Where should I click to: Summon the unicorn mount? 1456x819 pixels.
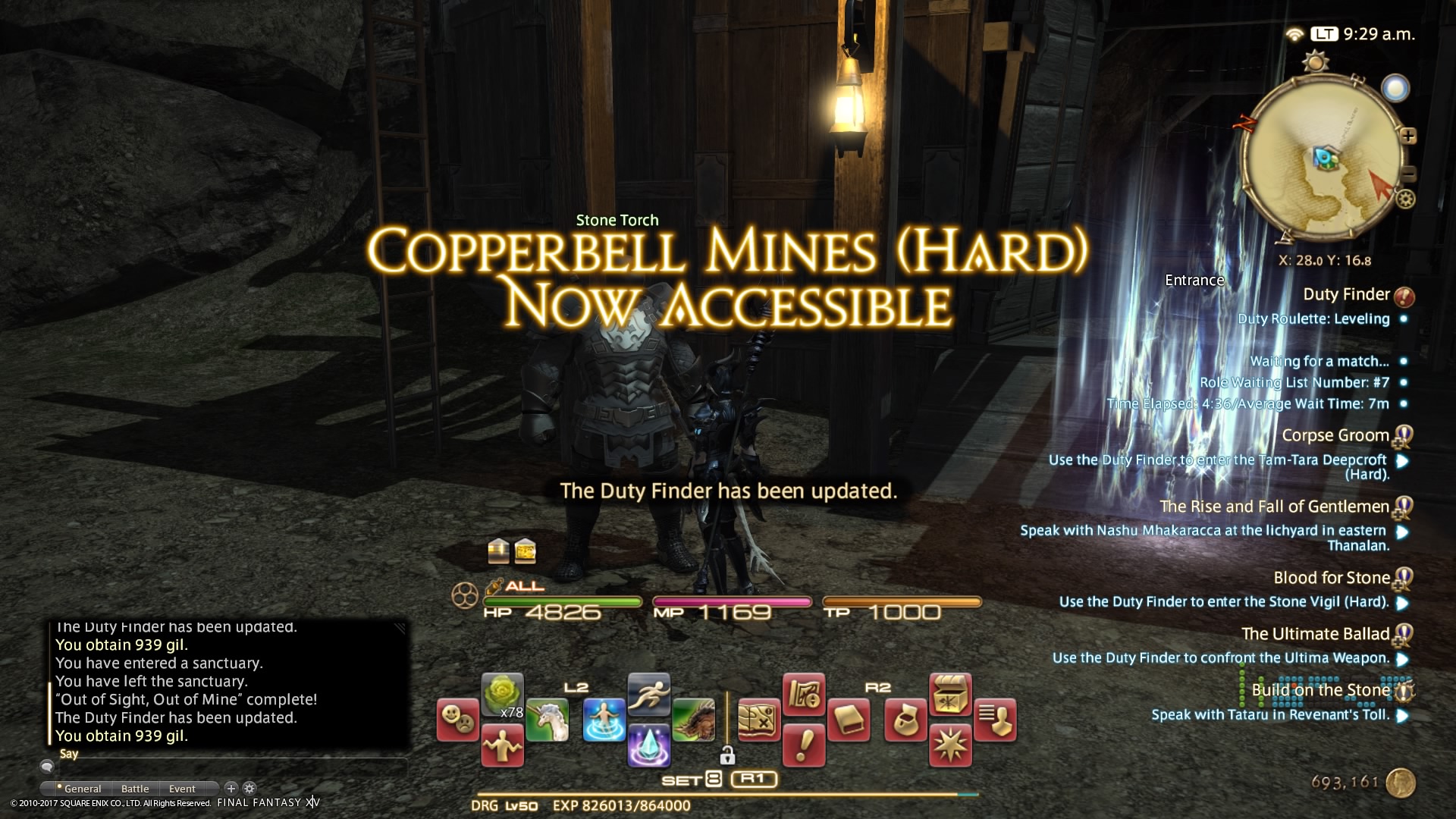coord(547,720)
